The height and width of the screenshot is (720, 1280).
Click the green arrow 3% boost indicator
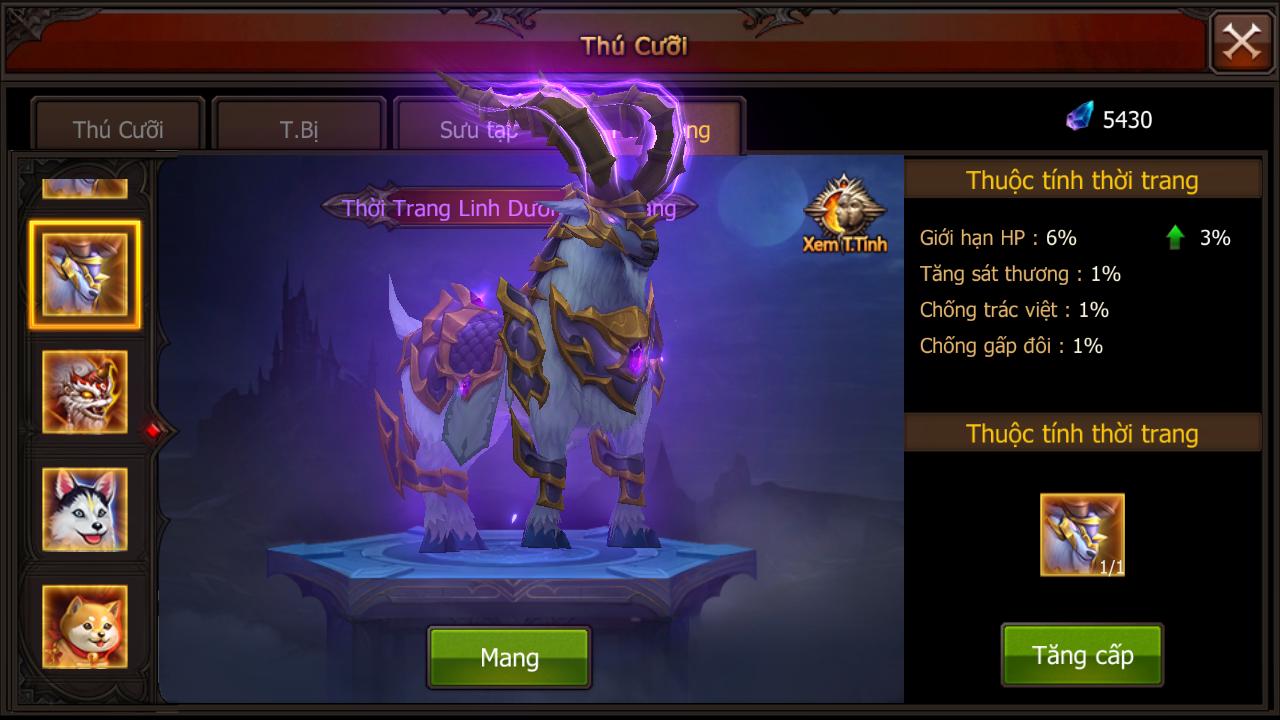click(1176, 237)
